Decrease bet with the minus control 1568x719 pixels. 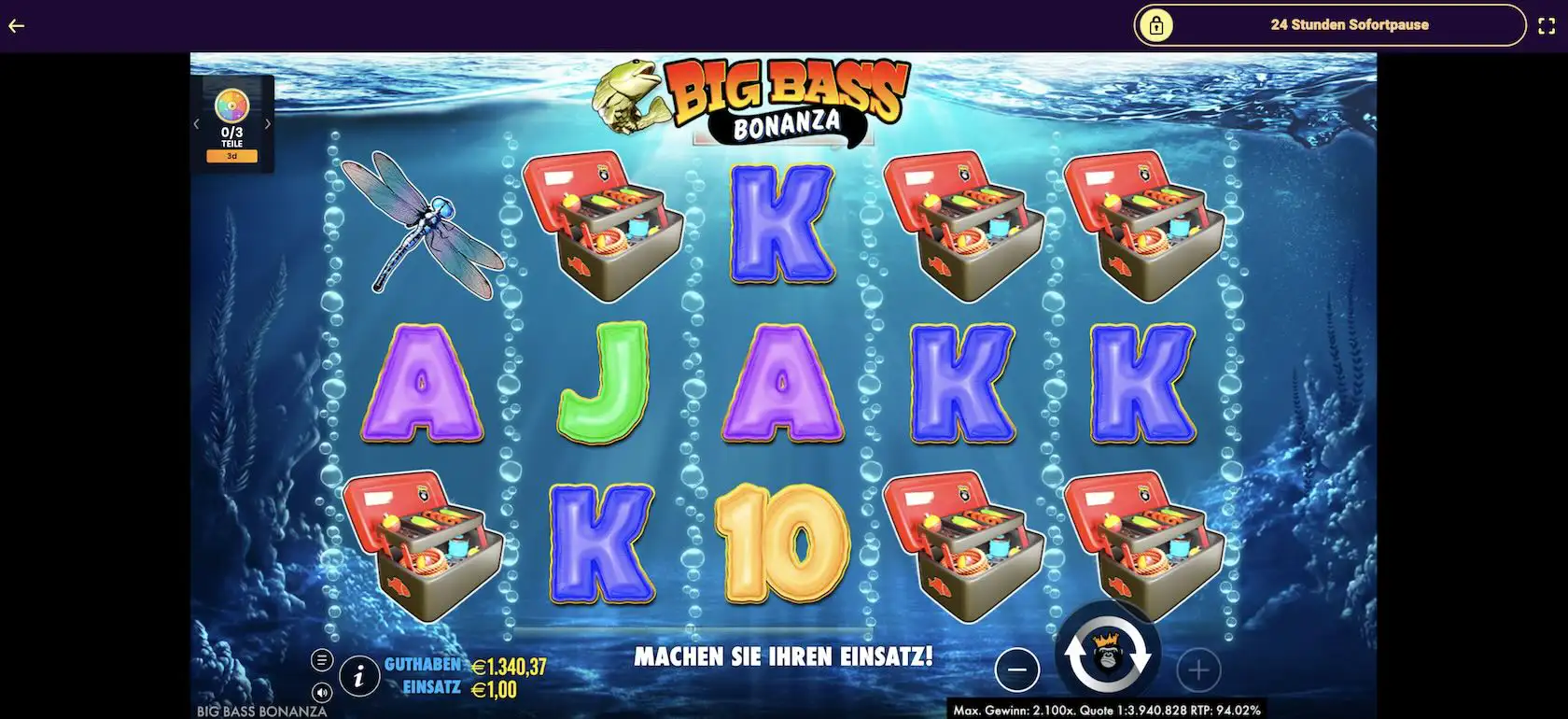coord(1017,670)
